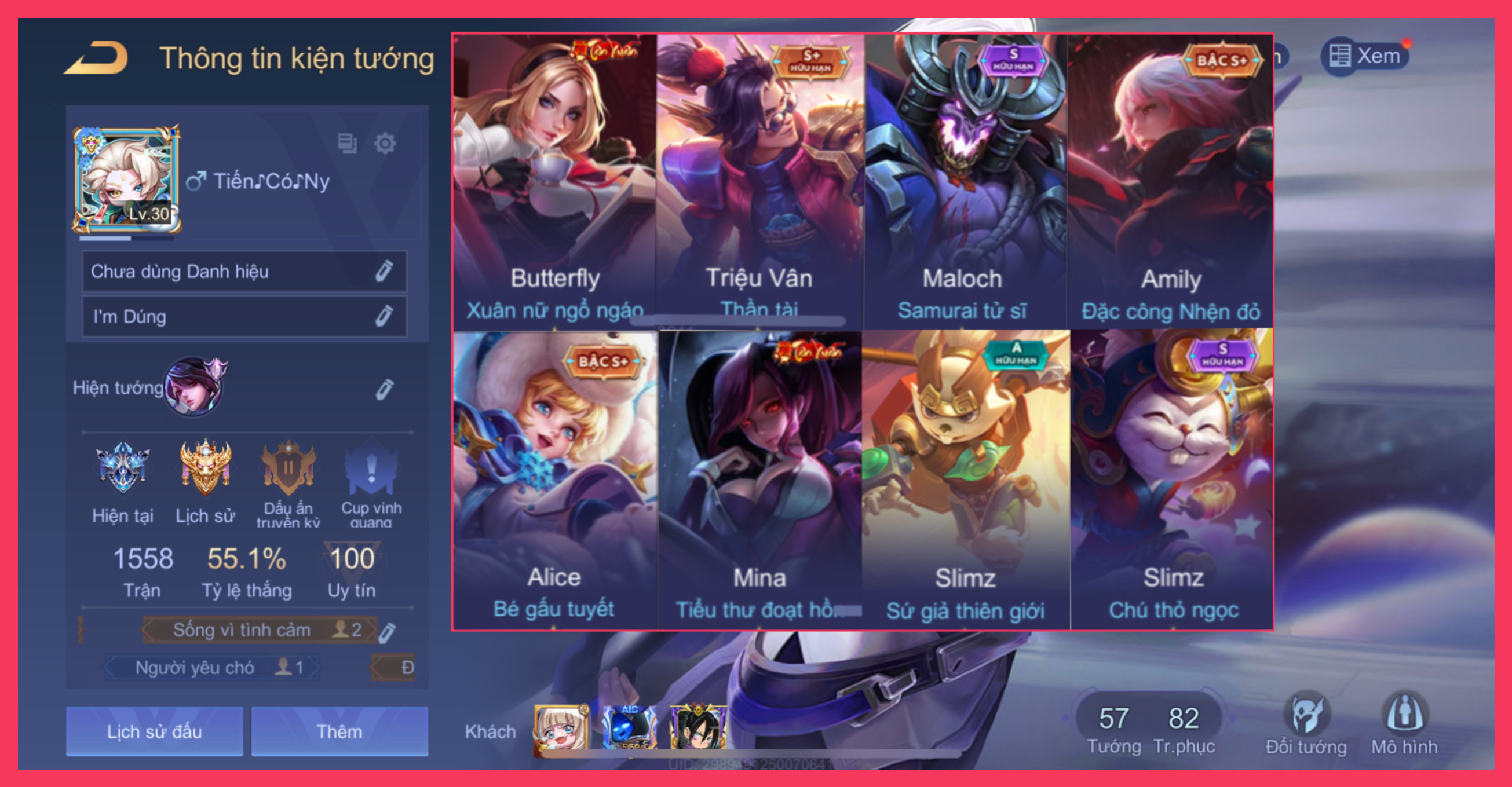Open the profile settings gear icon
Screen dimensions: 1512x787
(x=385, y=143)
